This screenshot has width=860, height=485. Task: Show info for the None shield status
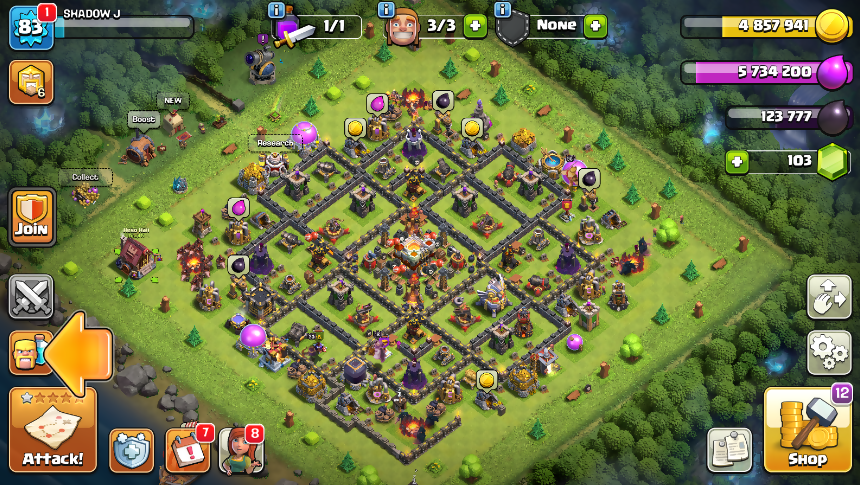[502, 10]
